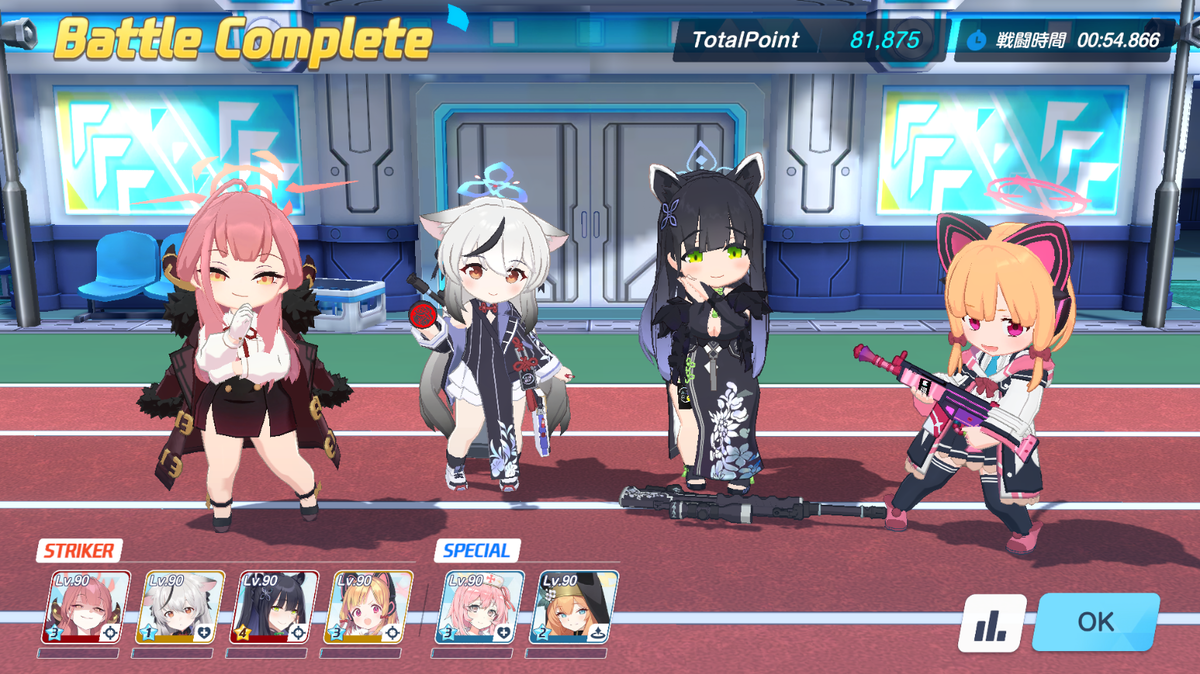Select the orange-haired nun special portrait
Viewport: 1200px width, 674px height.
coord(573,607)
